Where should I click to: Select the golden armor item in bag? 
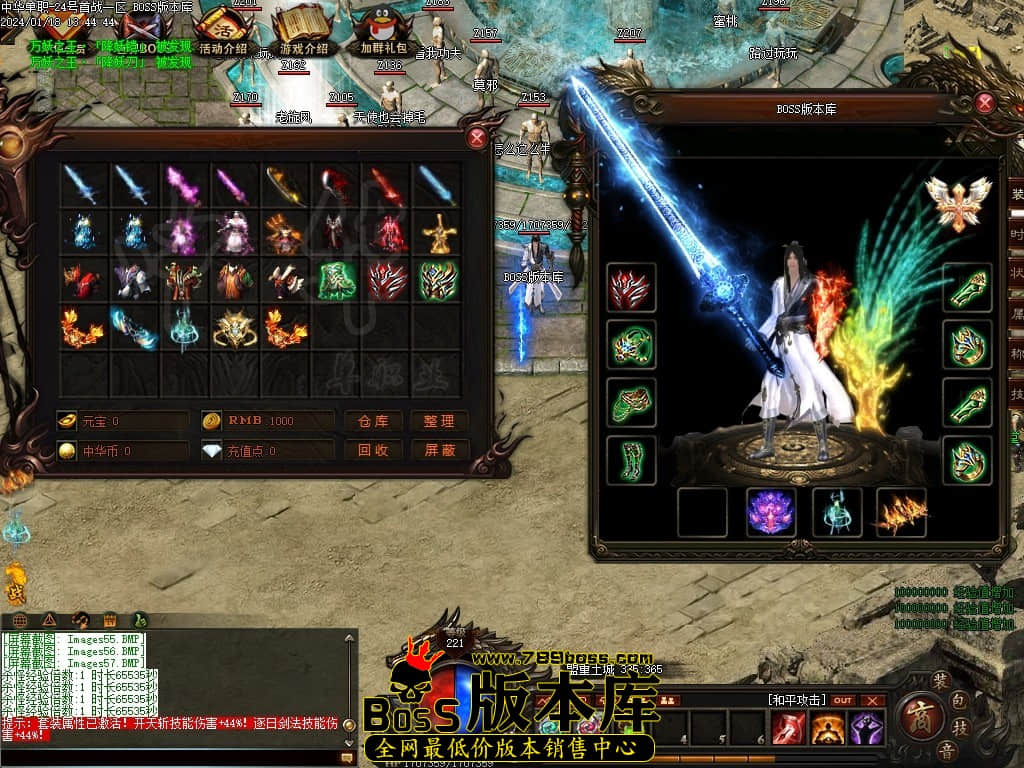(438, 233)
